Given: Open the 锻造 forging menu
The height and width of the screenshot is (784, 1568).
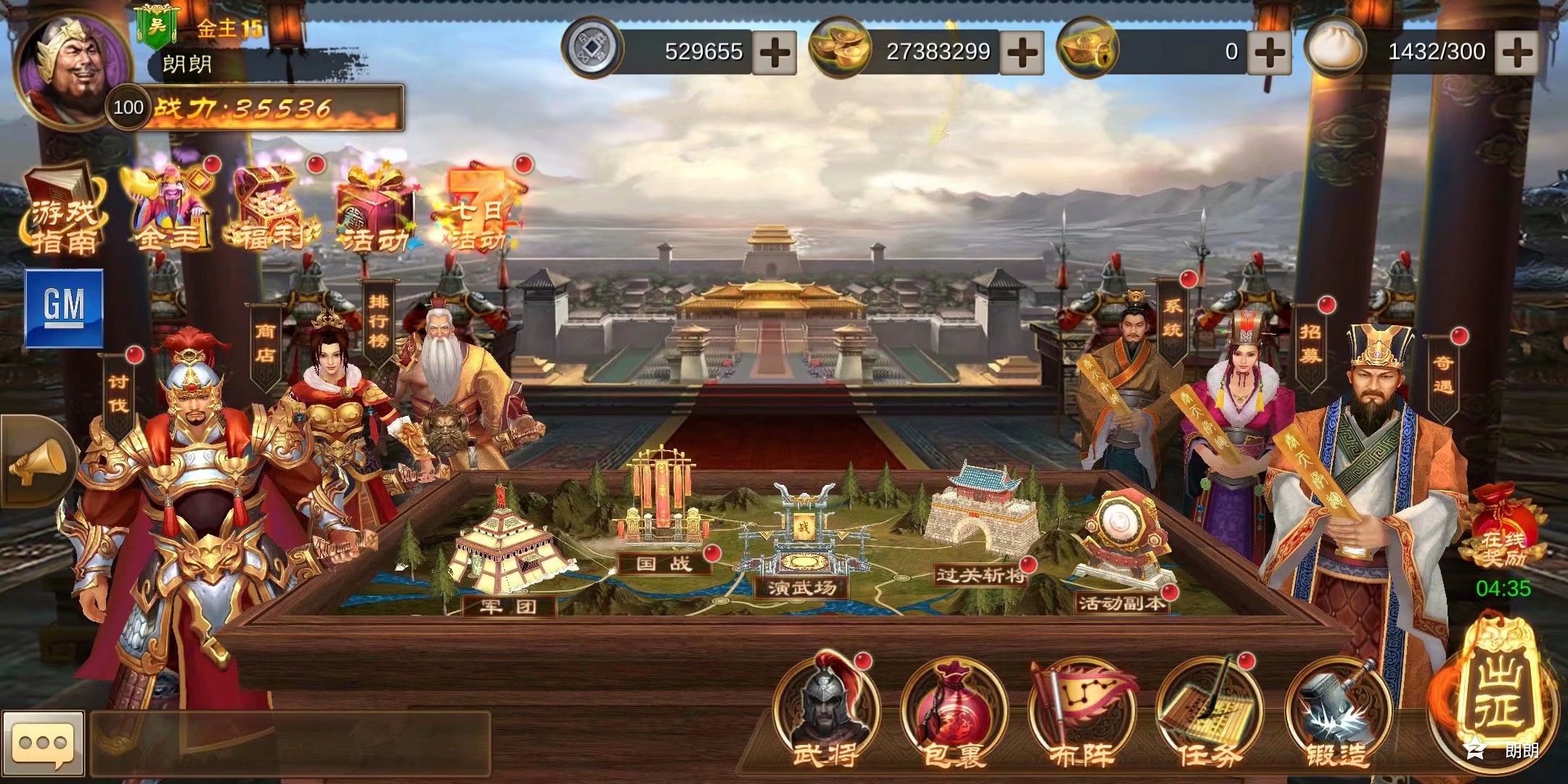Looking at the screenshot, I should click(x=1337, y=713).
